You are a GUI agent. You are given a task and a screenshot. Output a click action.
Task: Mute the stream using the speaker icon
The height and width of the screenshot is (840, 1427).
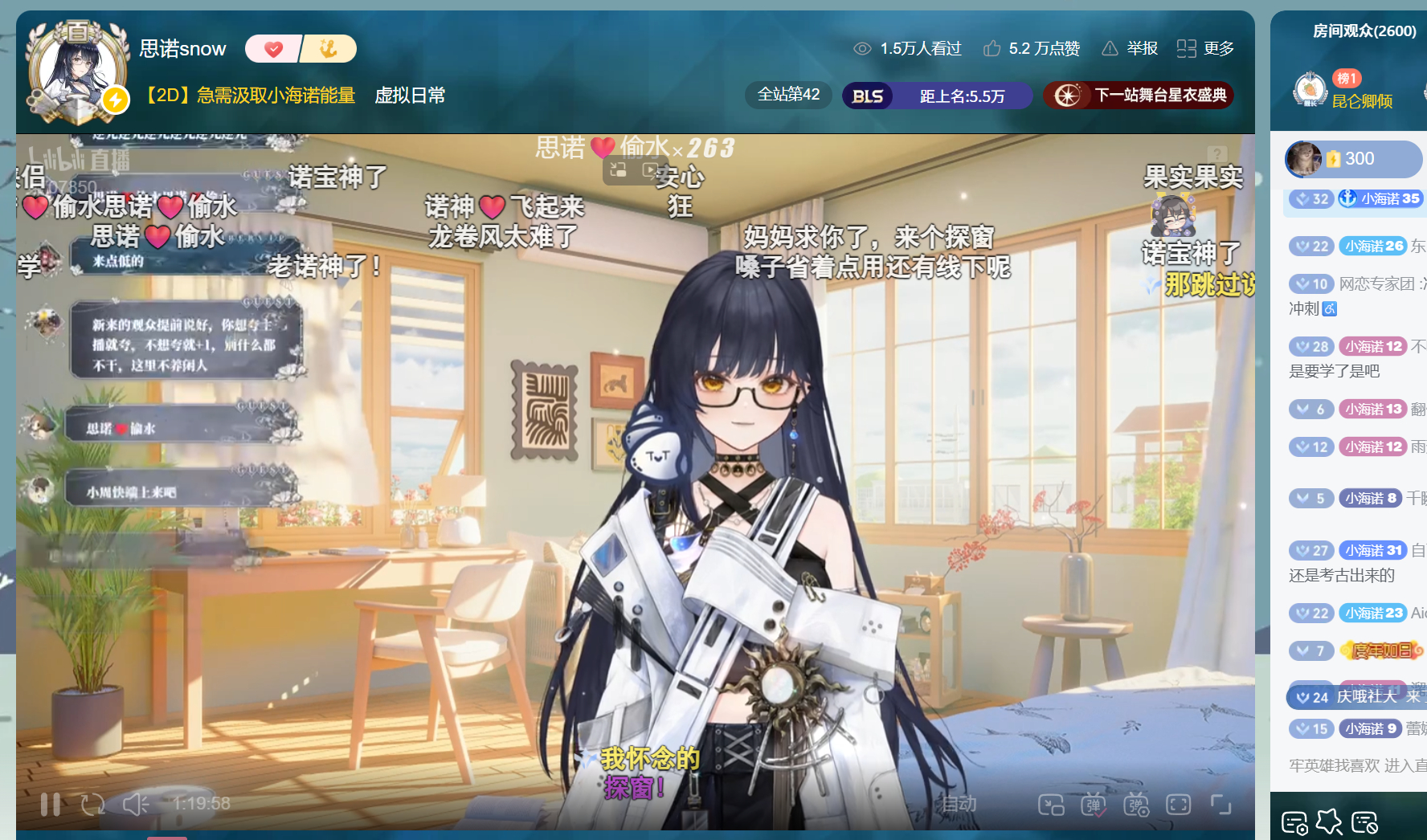135,804
